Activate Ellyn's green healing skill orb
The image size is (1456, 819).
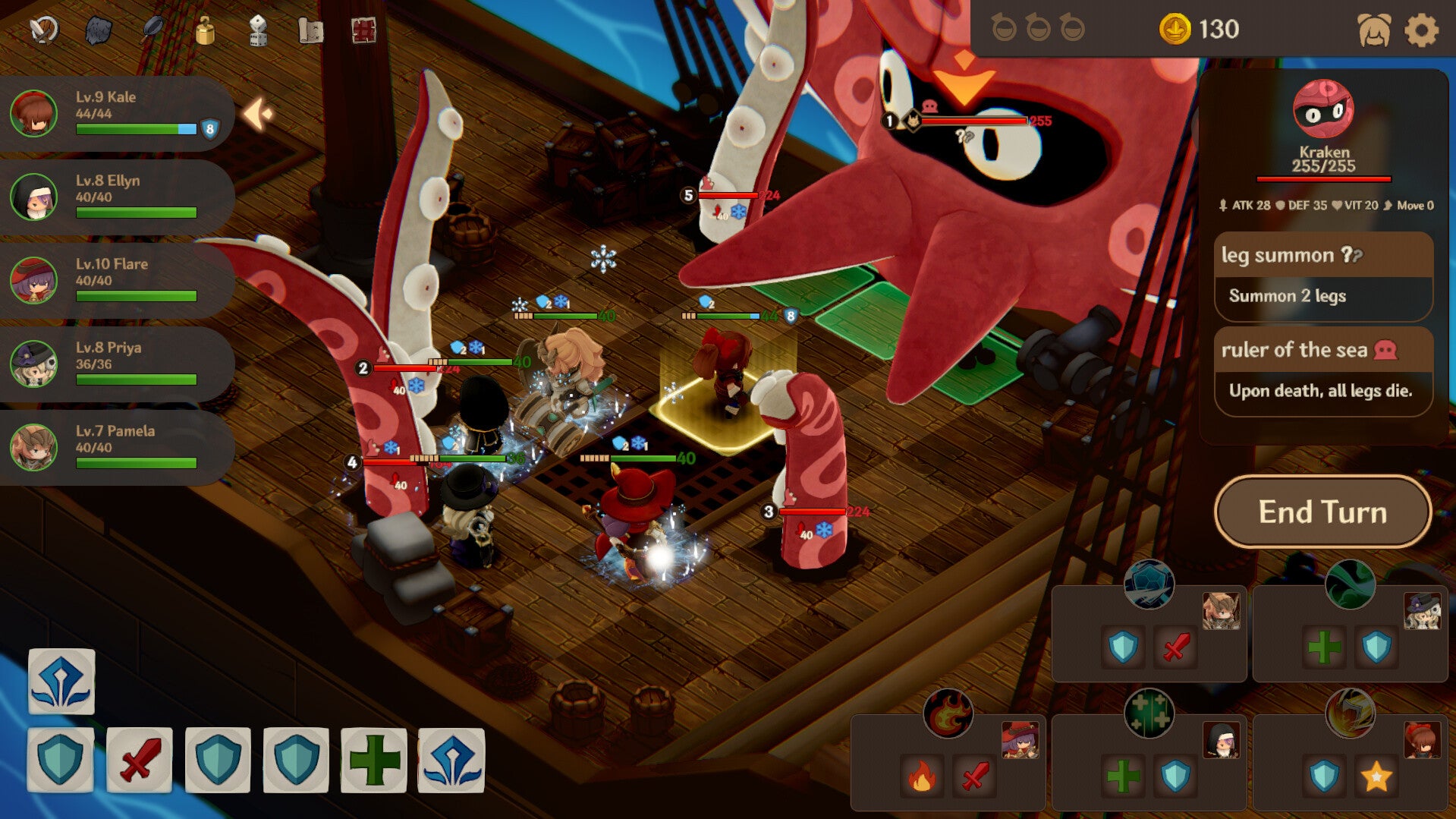point(1149,713)
